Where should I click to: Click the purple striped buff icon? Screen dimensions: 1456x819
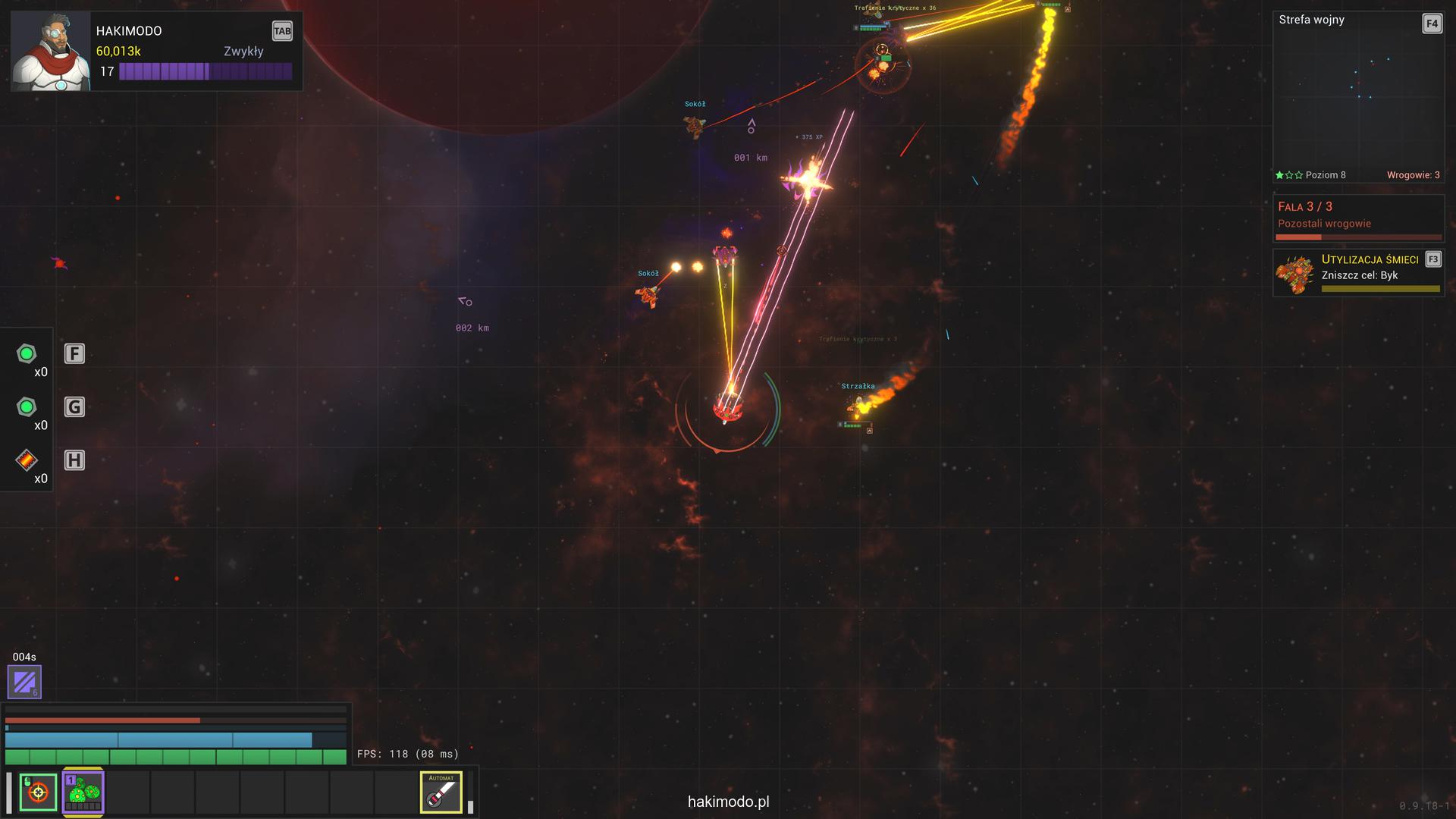click(x=24, y=682)
